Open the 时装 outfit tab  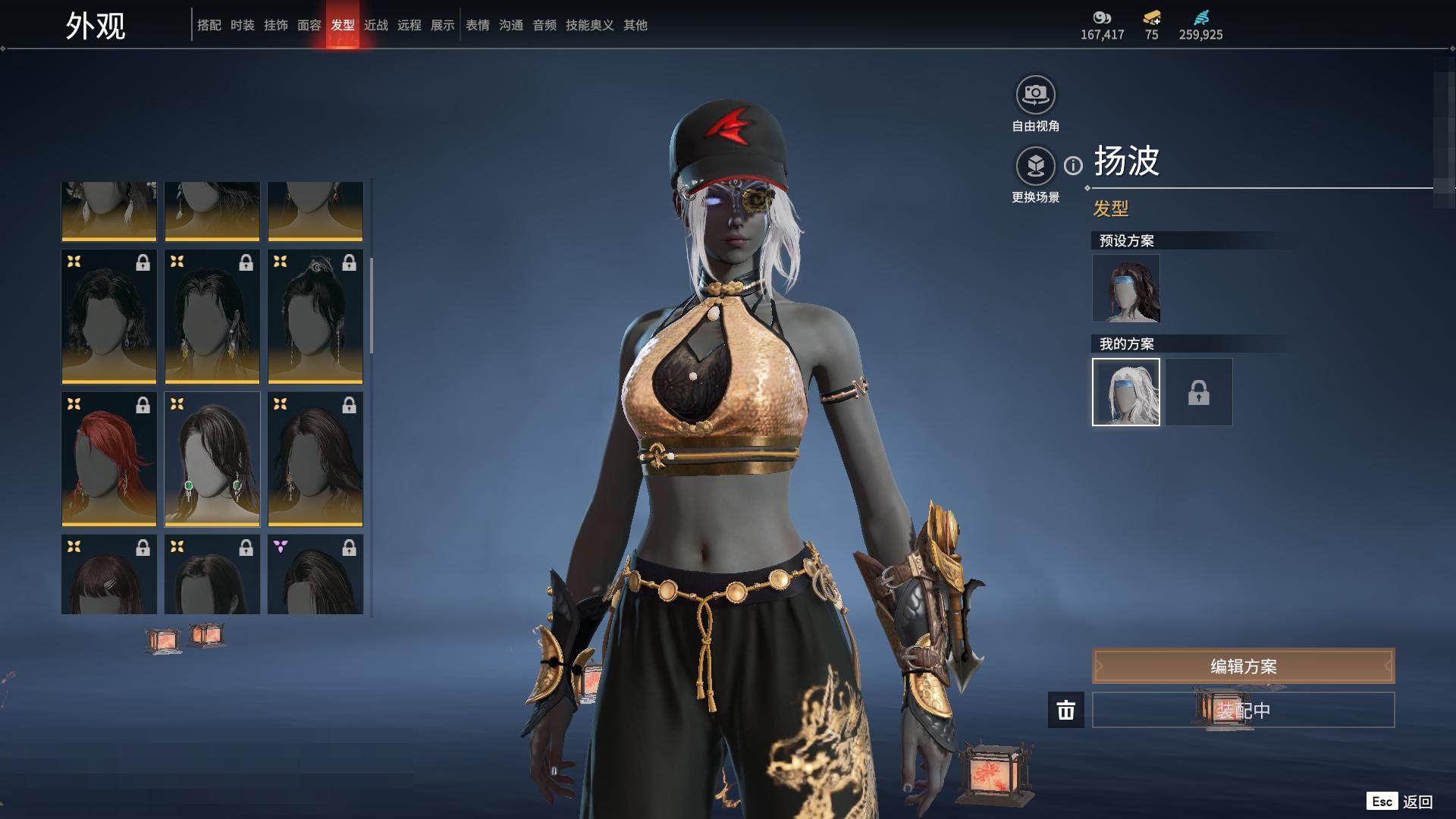tap(242, 25)
